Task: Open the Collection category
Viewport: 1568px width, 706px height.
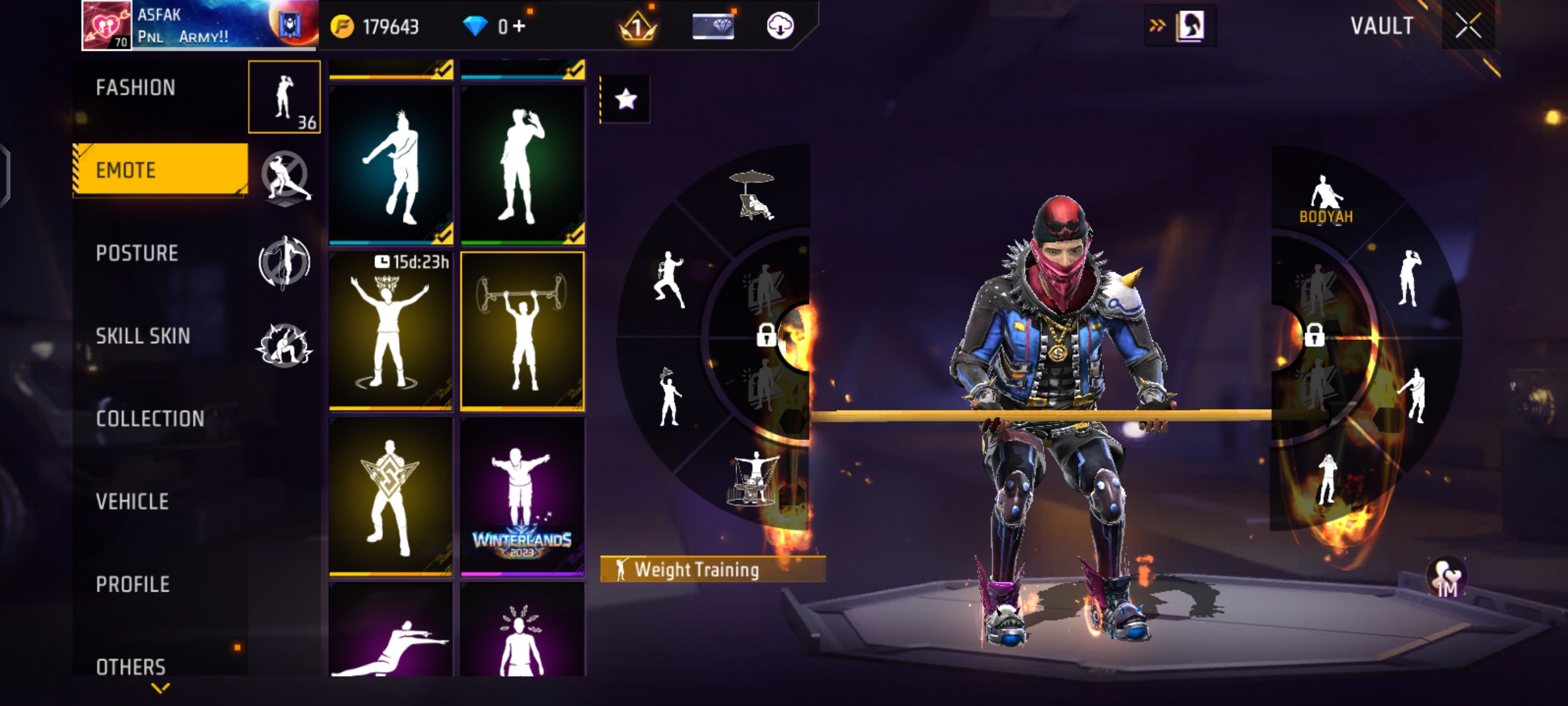Action: click(x=150, y=418)
